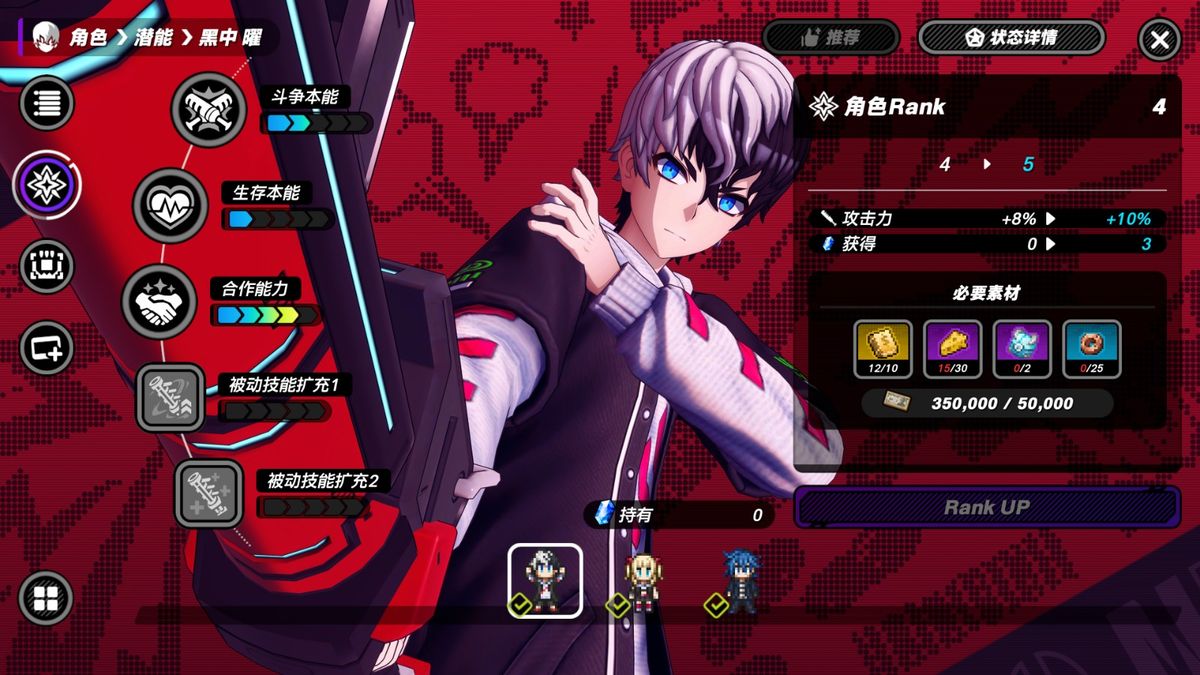Switch to the blonde chibi character
This screenshot has height=675, width=1200.
click(641, 581)
